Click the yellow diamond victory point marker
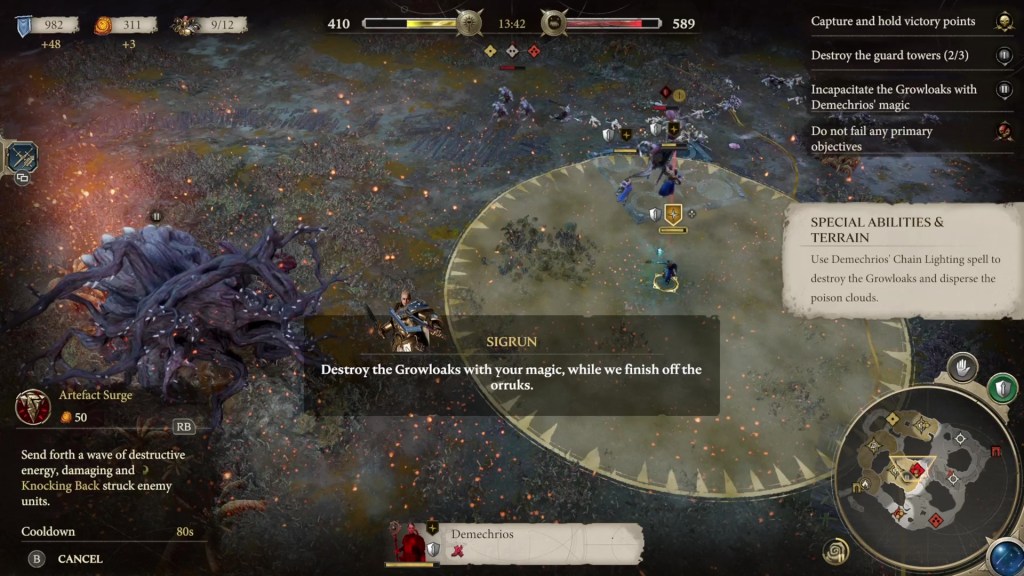 tap(490, 50)
